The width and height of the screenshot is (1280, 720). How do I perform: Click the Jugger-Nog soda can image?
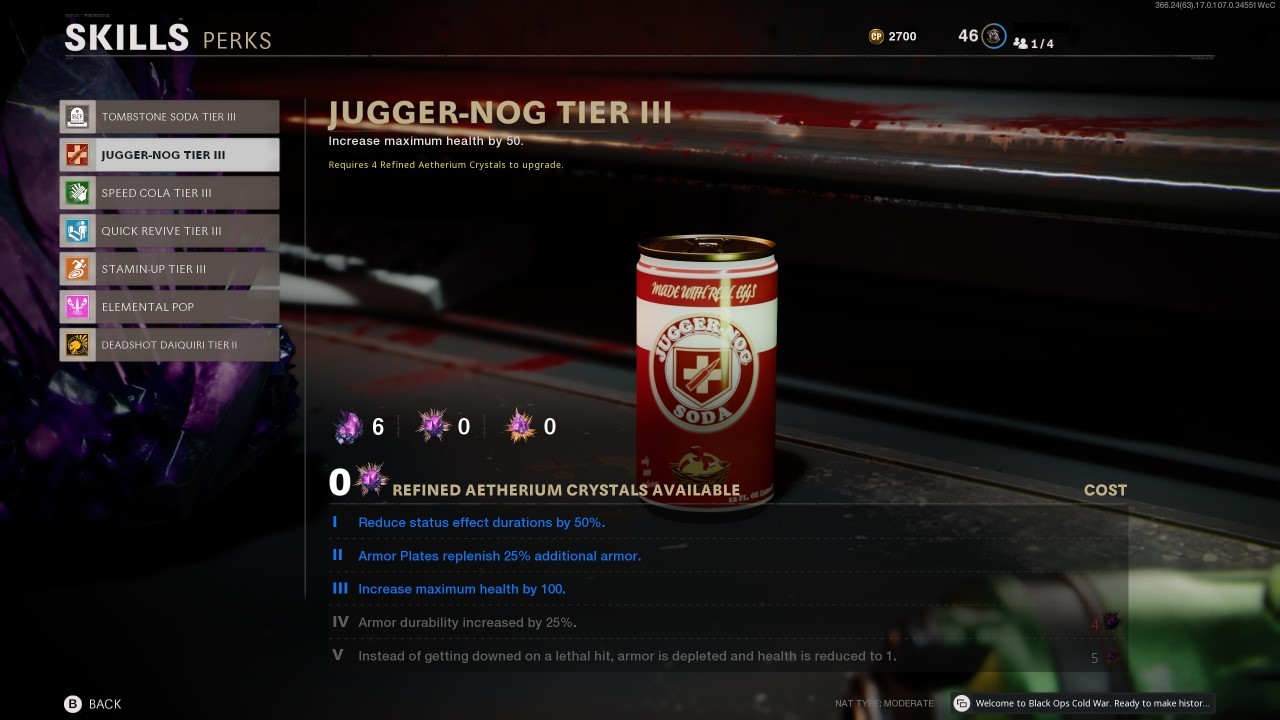[706, 370]
